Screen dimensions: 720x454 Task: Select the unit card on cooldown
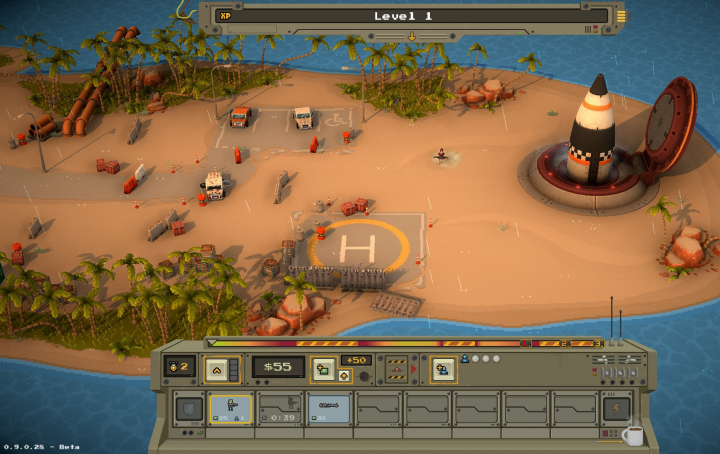pos(279,408)
